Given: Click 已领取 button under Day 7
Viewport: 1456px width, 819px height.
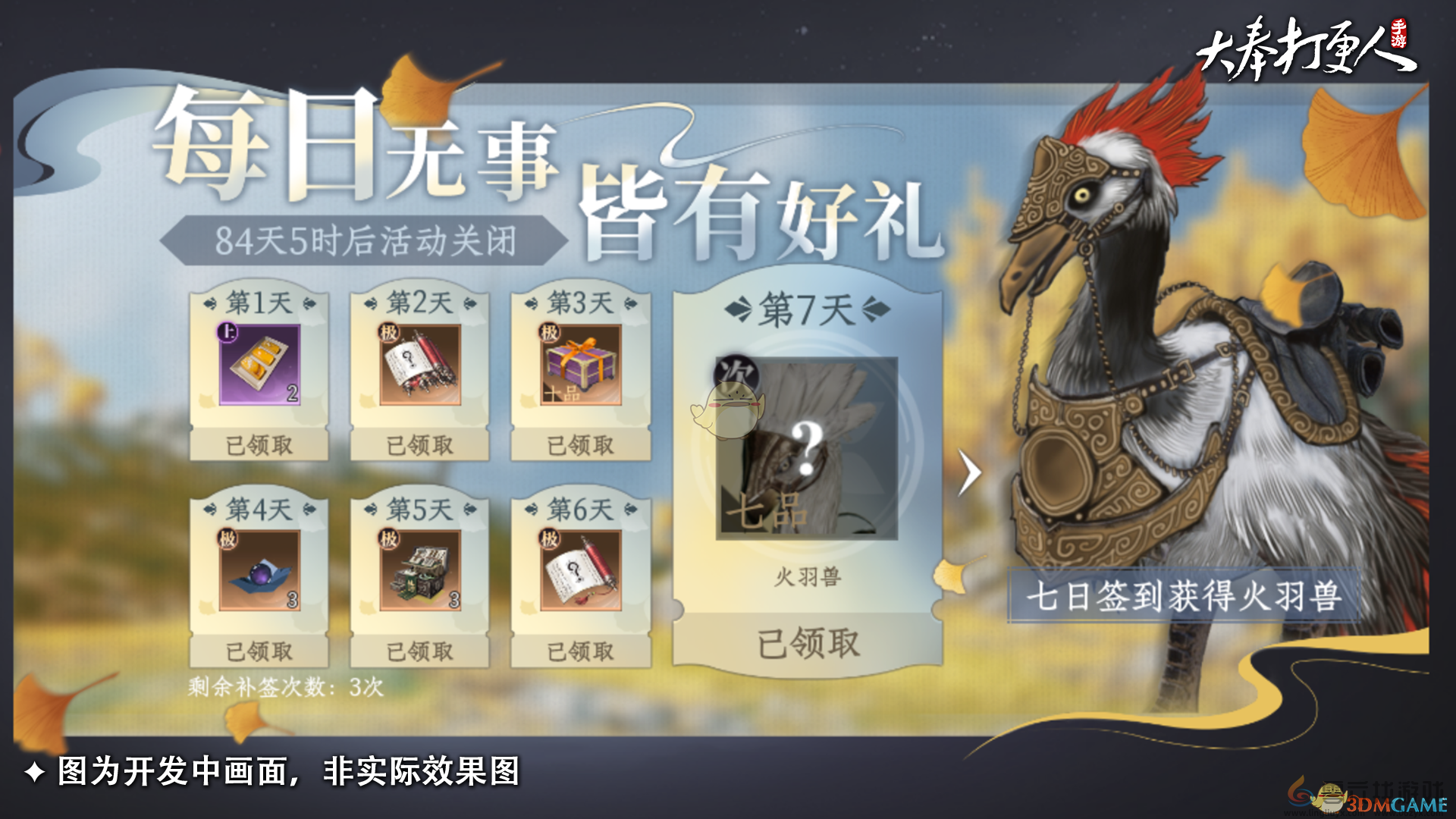Looking at the screenshot, I should (809, 642).
